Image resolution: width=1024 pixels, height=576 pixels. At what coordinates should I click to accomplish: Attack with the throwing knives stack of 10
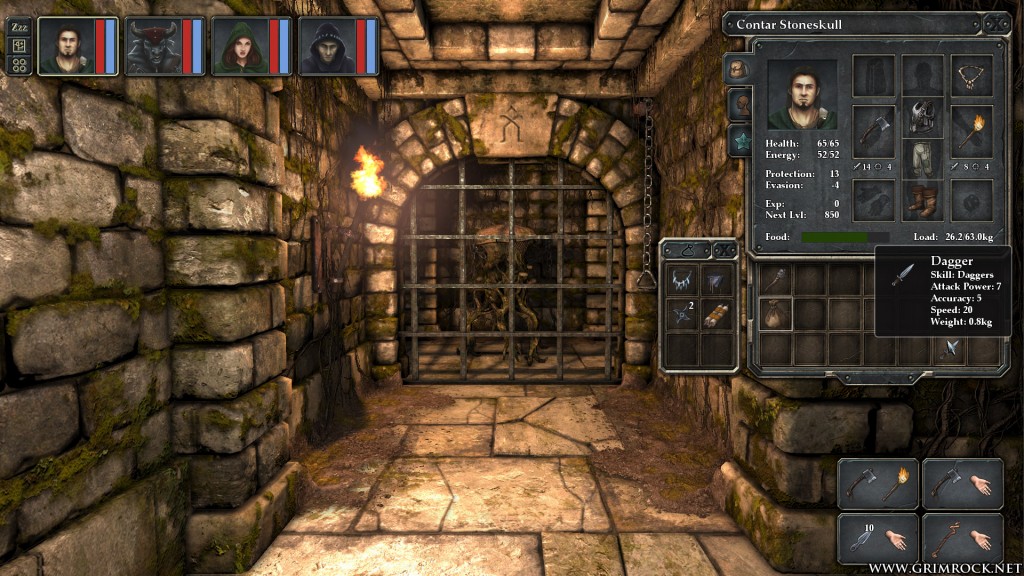[x=862, y=539]
